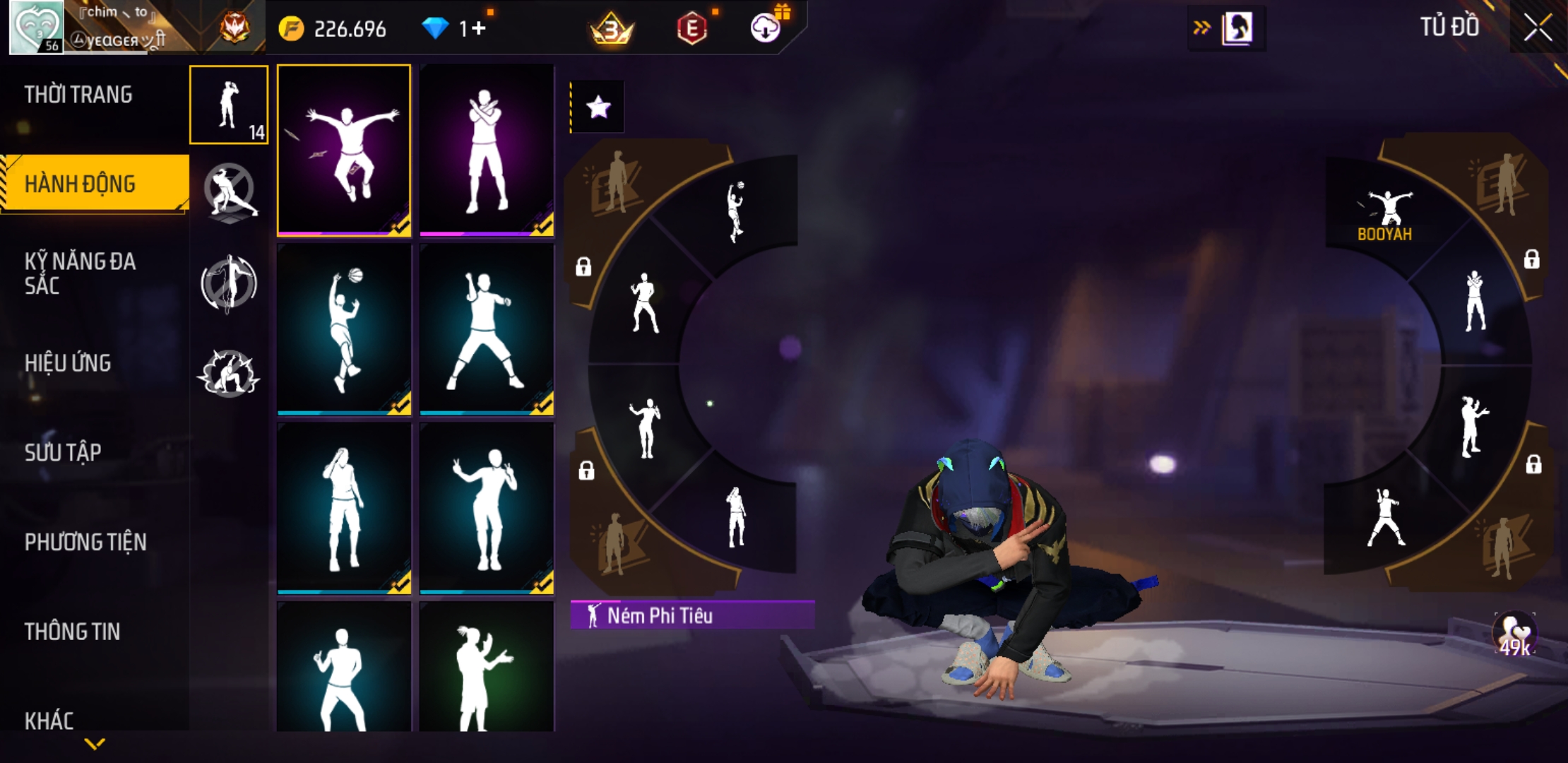Switch to Kỹ Năng Đa Sắc
Screen dimensions: 1568x763
(80, 273)
